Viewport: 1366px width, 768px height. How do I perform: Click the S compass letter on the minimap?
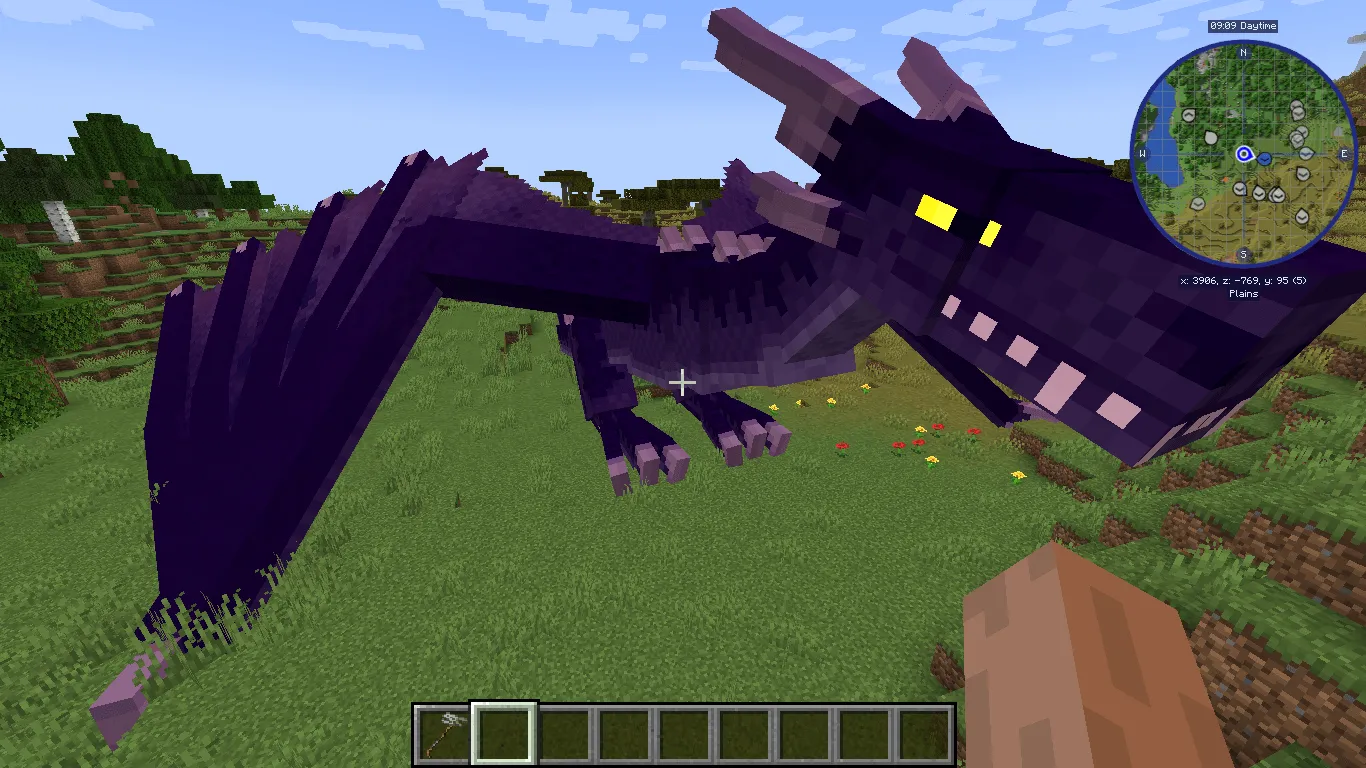1242,254
